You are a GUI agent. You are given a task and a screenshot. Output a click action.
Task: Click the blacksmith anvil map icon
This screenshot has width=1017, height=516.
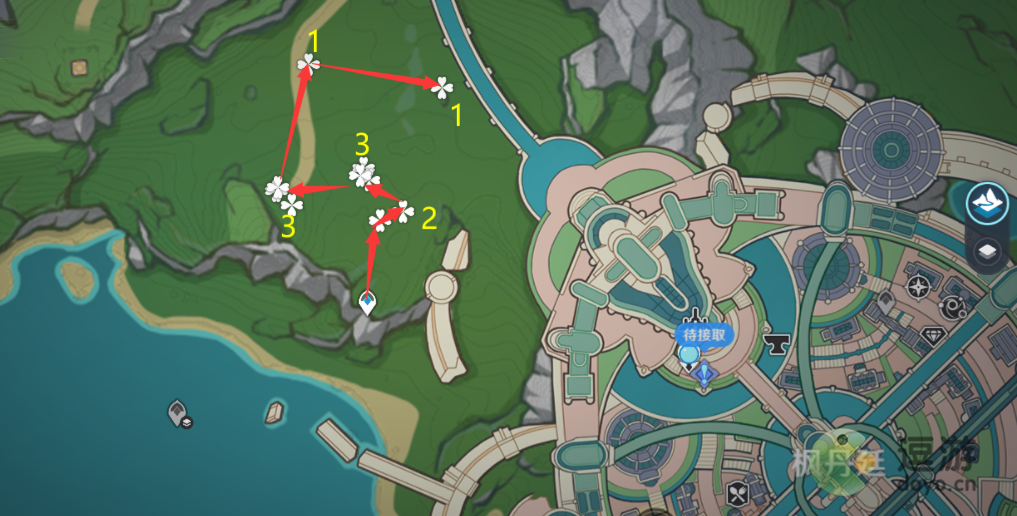[774, 346]
